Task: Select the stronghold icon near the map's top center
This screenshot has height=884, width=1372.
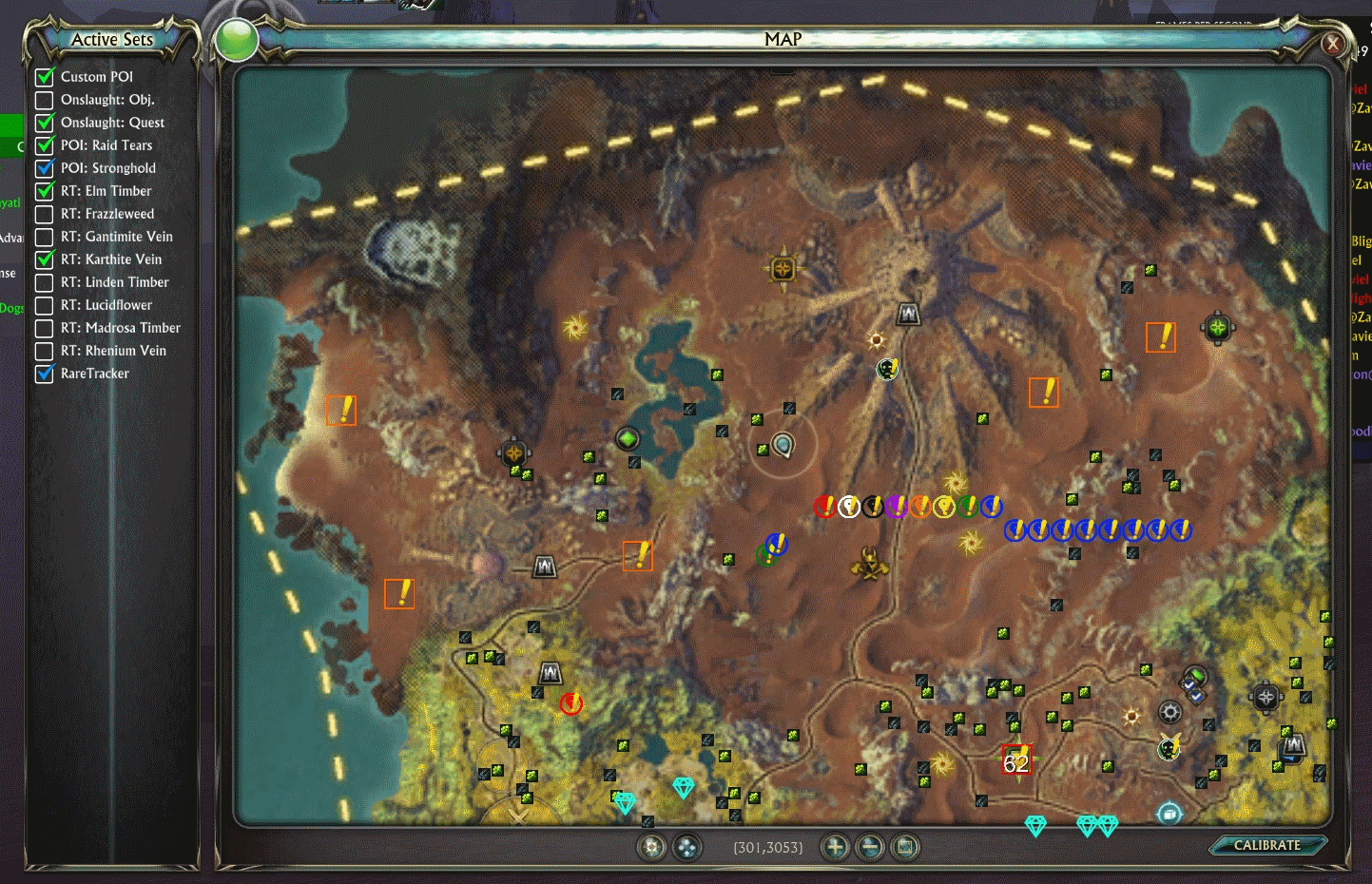Action: tap(907, 313)
